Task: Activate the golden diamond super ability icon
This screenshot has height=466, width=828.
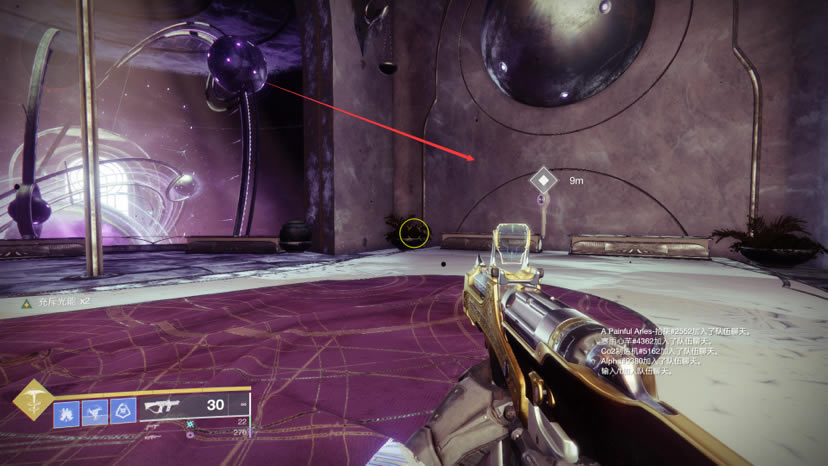Action: coord(33,403)
